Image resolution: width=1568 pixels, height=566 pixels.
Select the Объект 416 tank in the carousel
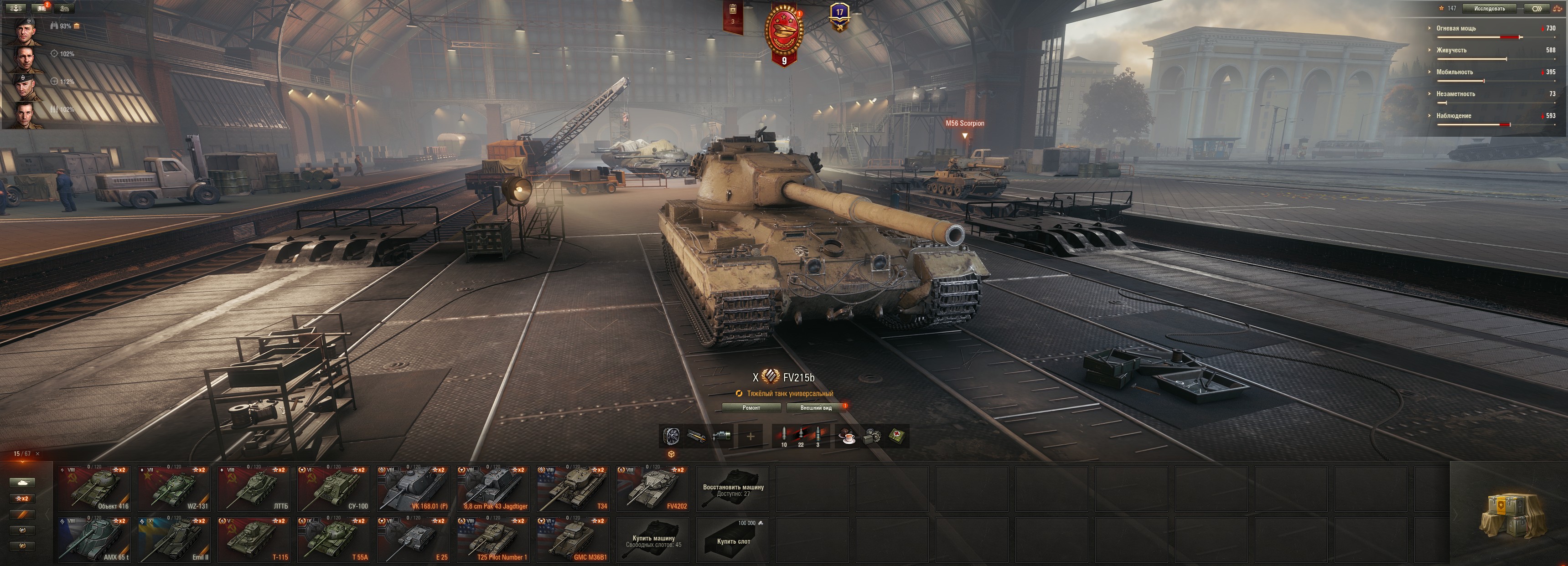tap(94, 489)
